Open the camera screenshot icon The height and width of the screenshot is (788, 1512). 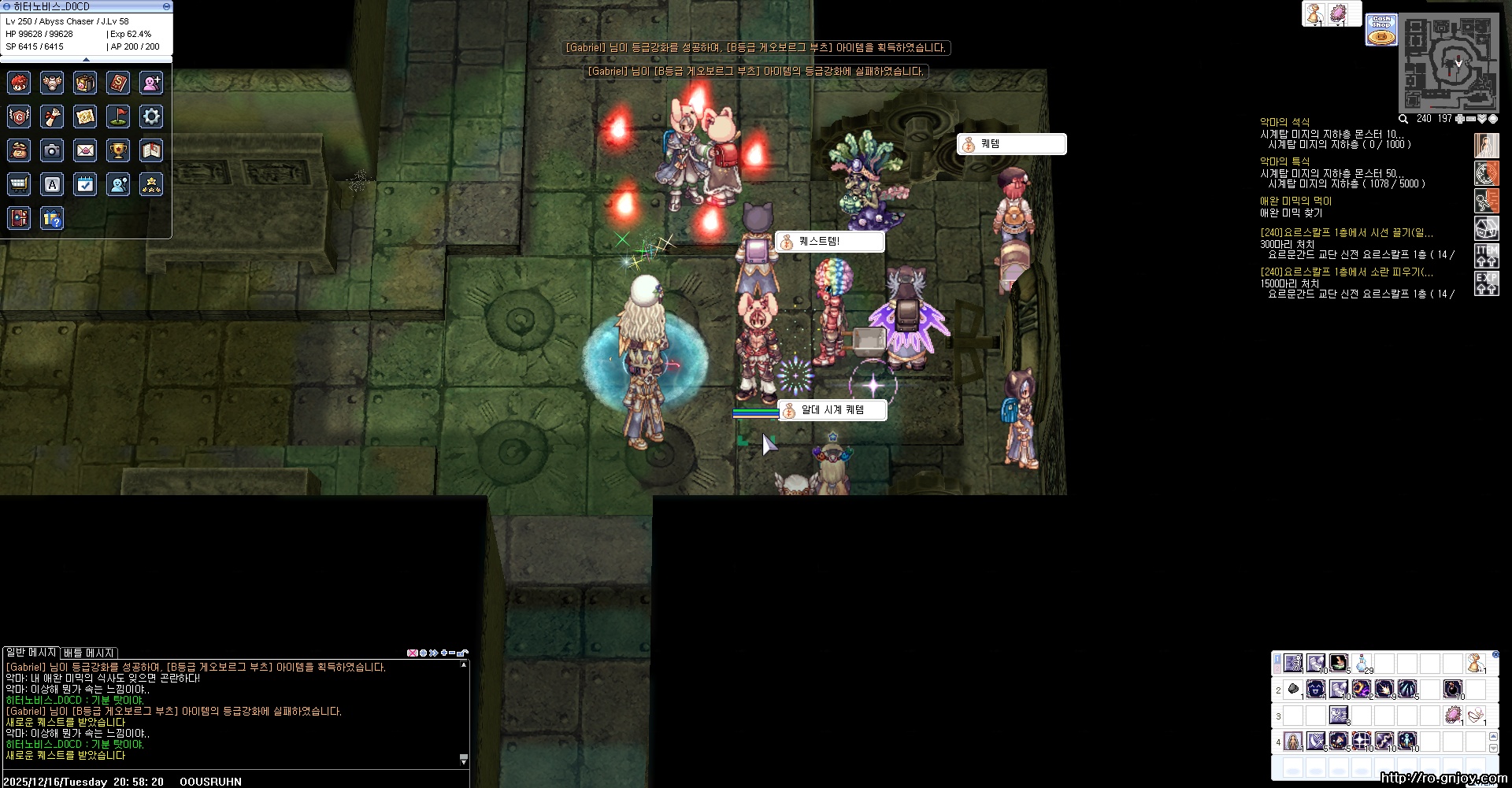(52, 150)
